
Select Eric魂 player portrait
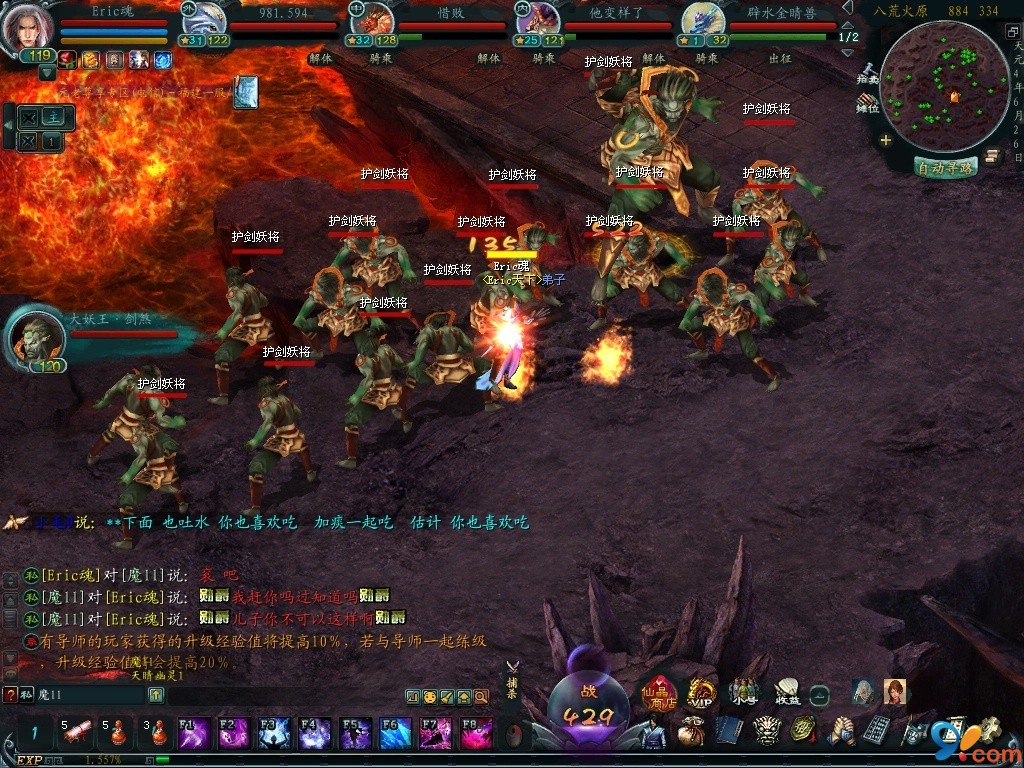[x=27, y=28]
